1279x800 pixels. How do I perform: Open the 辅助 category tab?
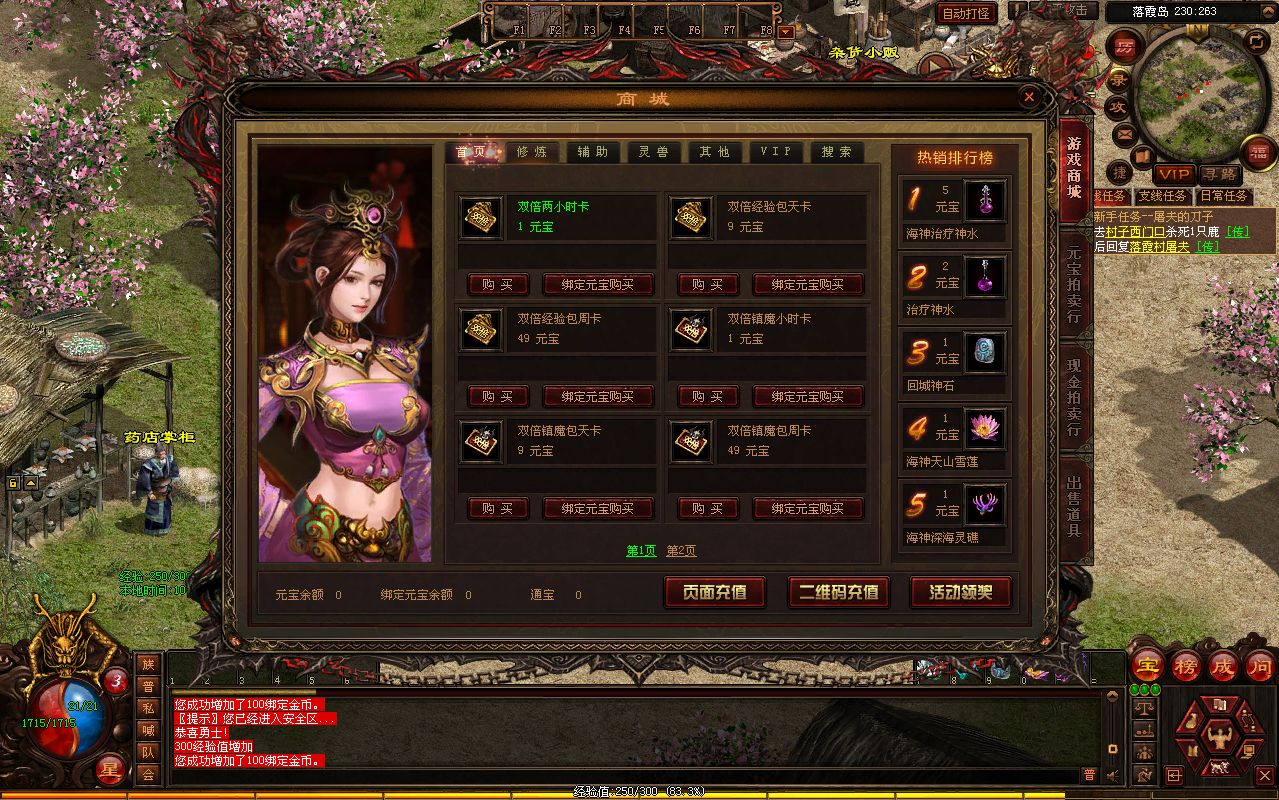pos(592,152)
